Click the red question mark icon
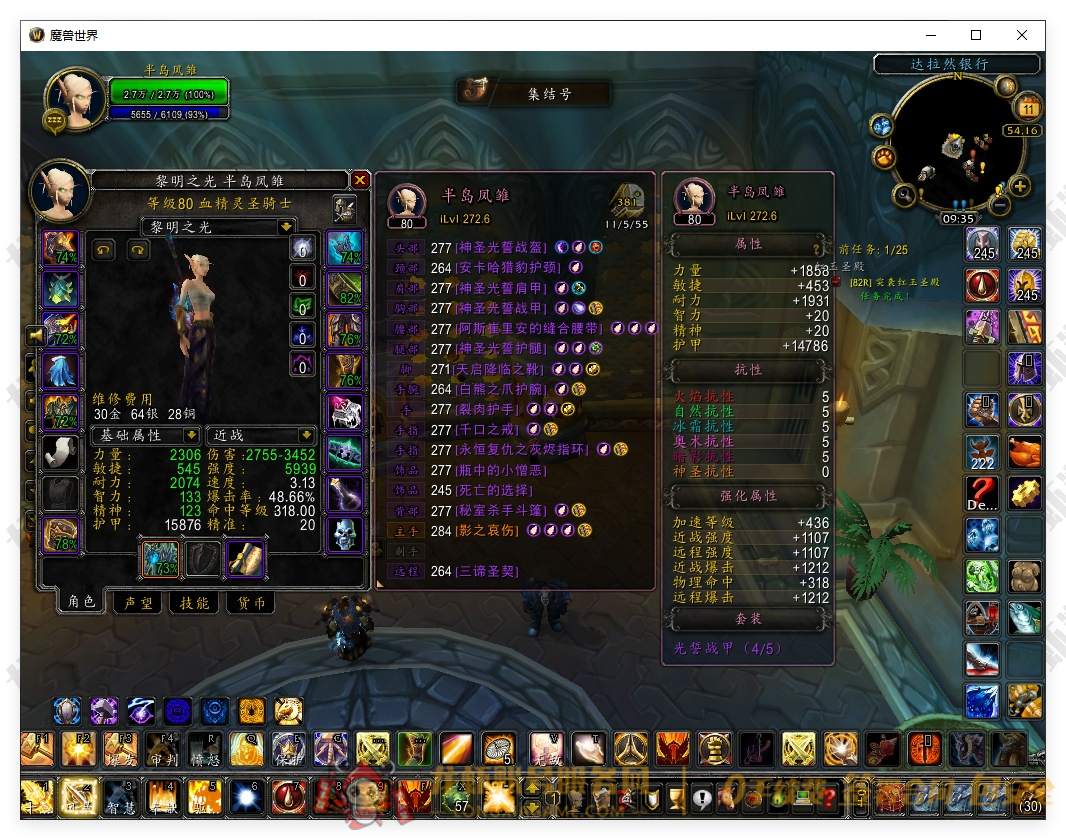 [982, 492]
